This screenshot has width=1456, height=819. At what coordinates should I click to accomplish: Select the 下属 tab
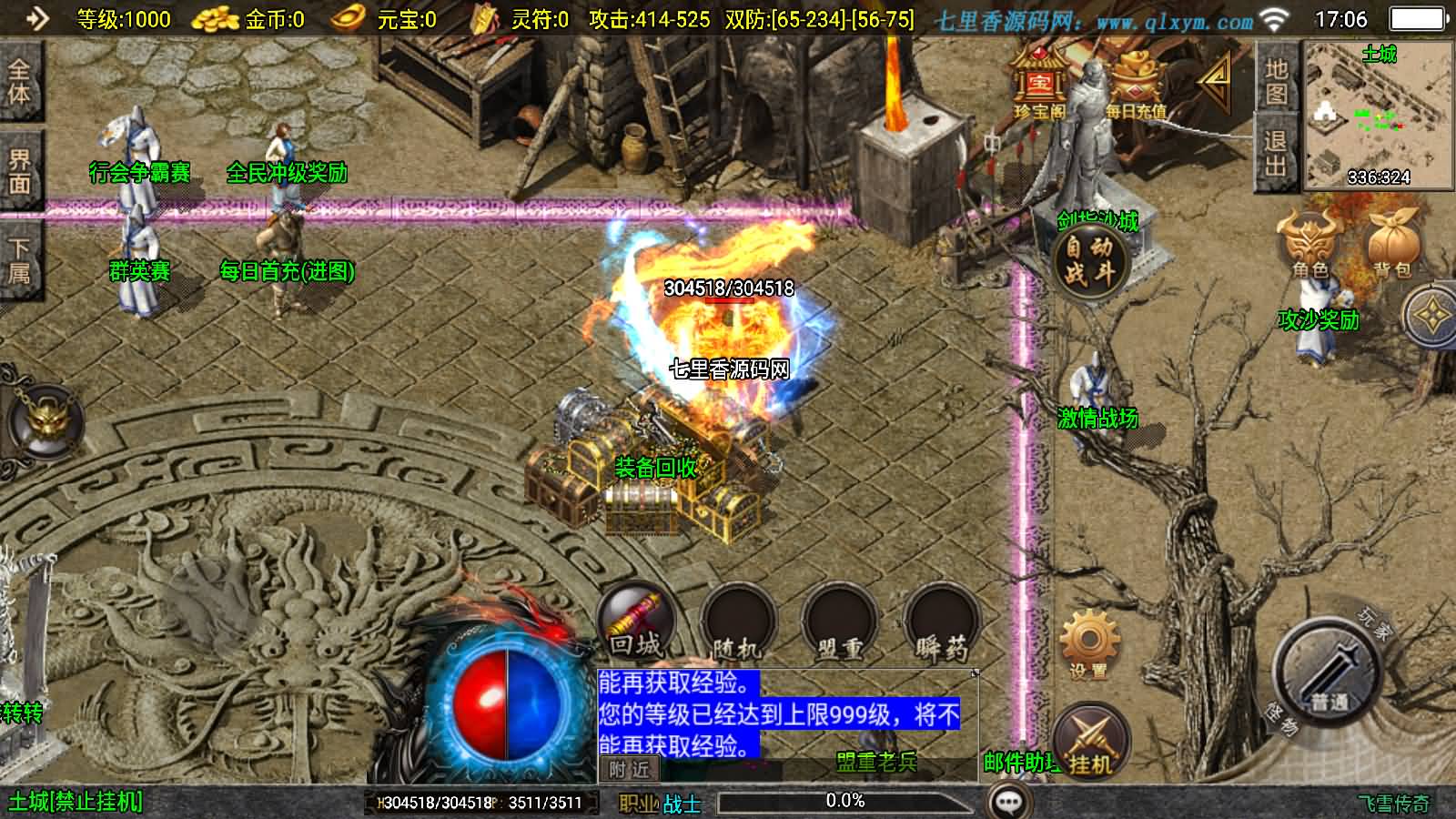point(19,261)
